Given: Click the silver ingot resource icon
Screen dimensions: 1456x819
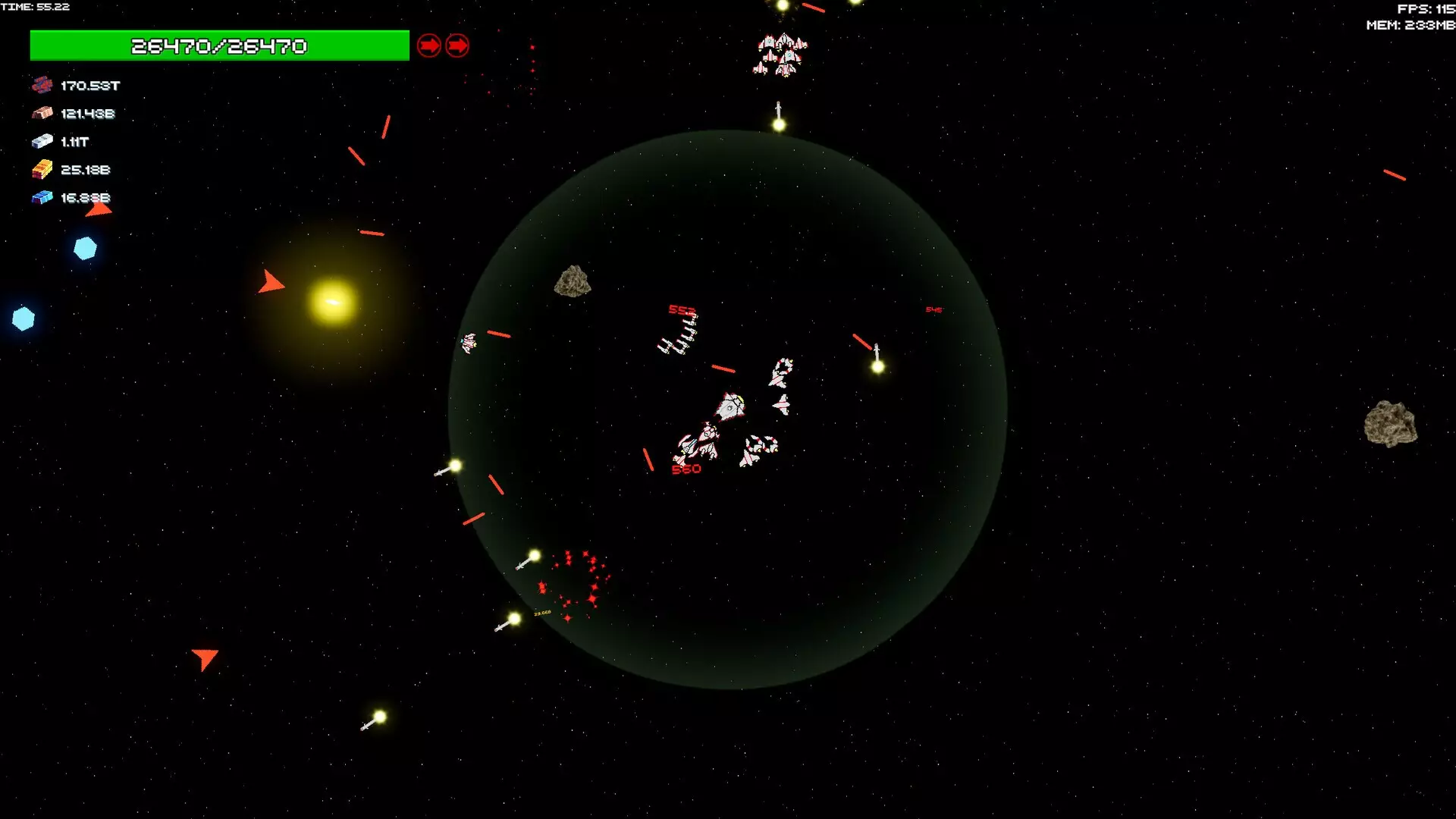Looking at the screenshot, I should 42,141.
